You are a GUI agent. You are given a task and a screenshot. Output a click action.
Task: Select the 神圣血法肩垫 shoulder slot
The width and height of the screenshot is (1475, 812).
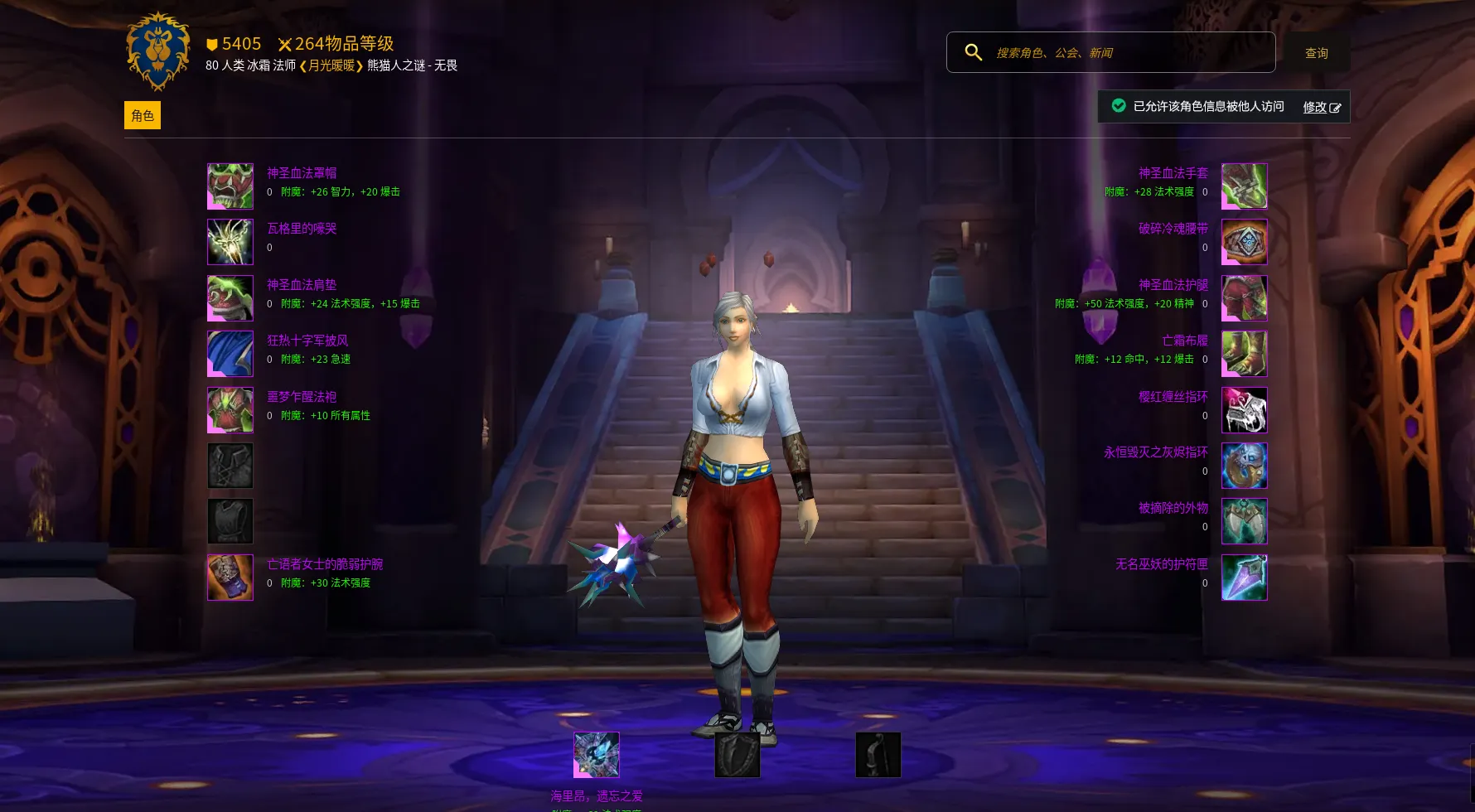230,298
